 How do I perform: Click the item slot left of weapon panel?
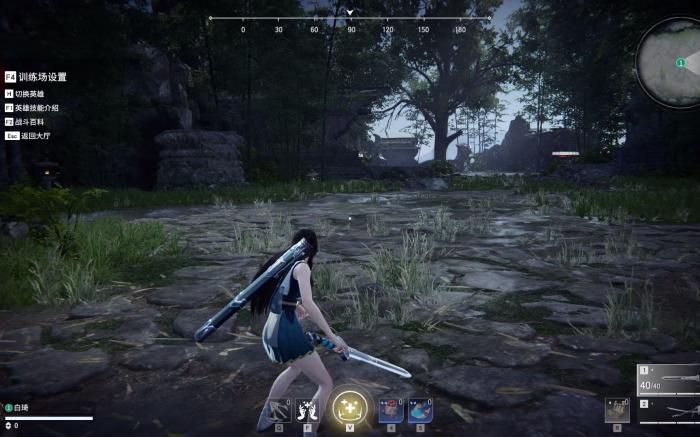pos(617,411)
